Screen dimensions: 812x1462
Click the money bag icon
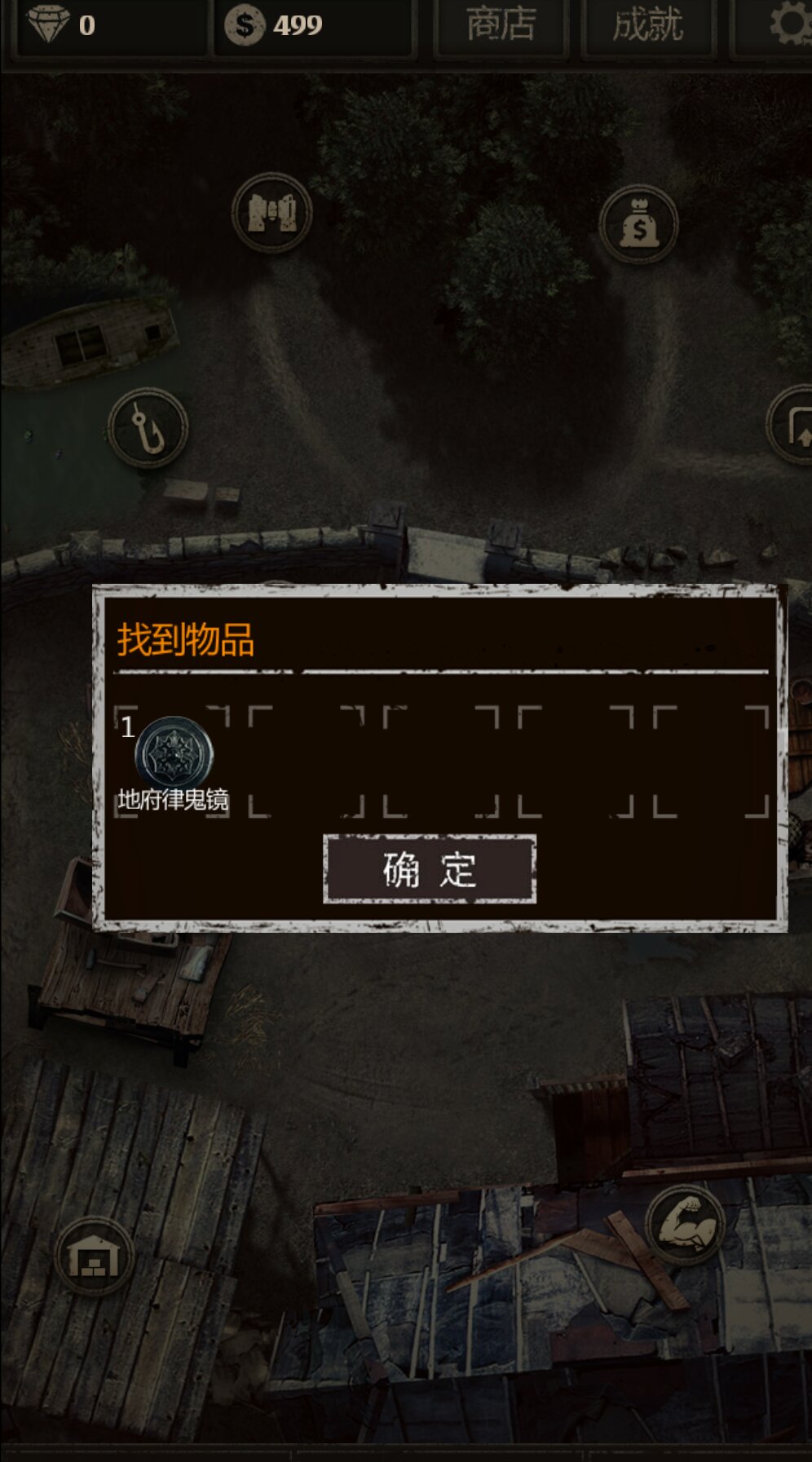pos(638,226)
